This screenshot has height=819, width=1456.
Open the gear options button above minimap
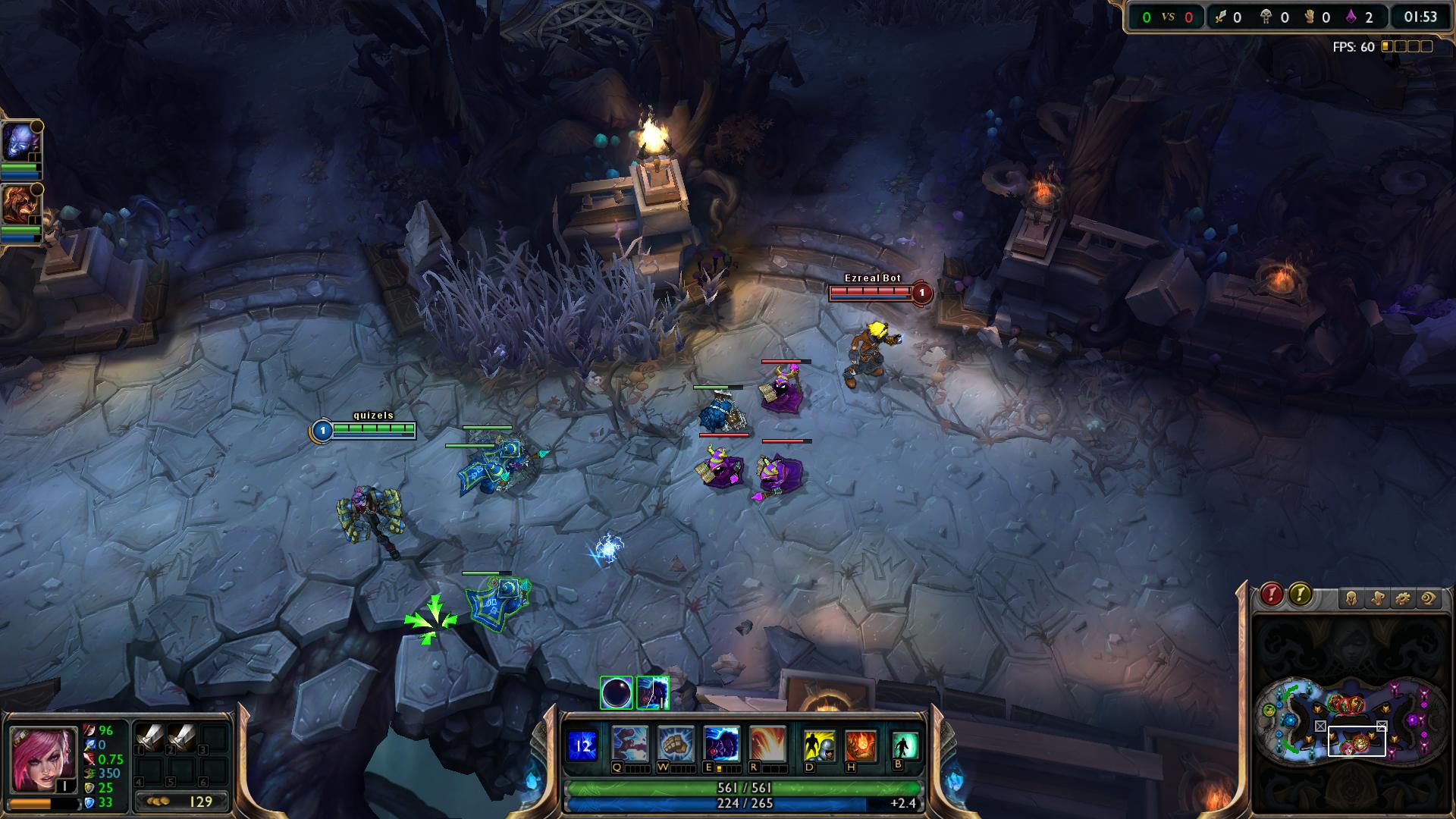(1402, 599)
